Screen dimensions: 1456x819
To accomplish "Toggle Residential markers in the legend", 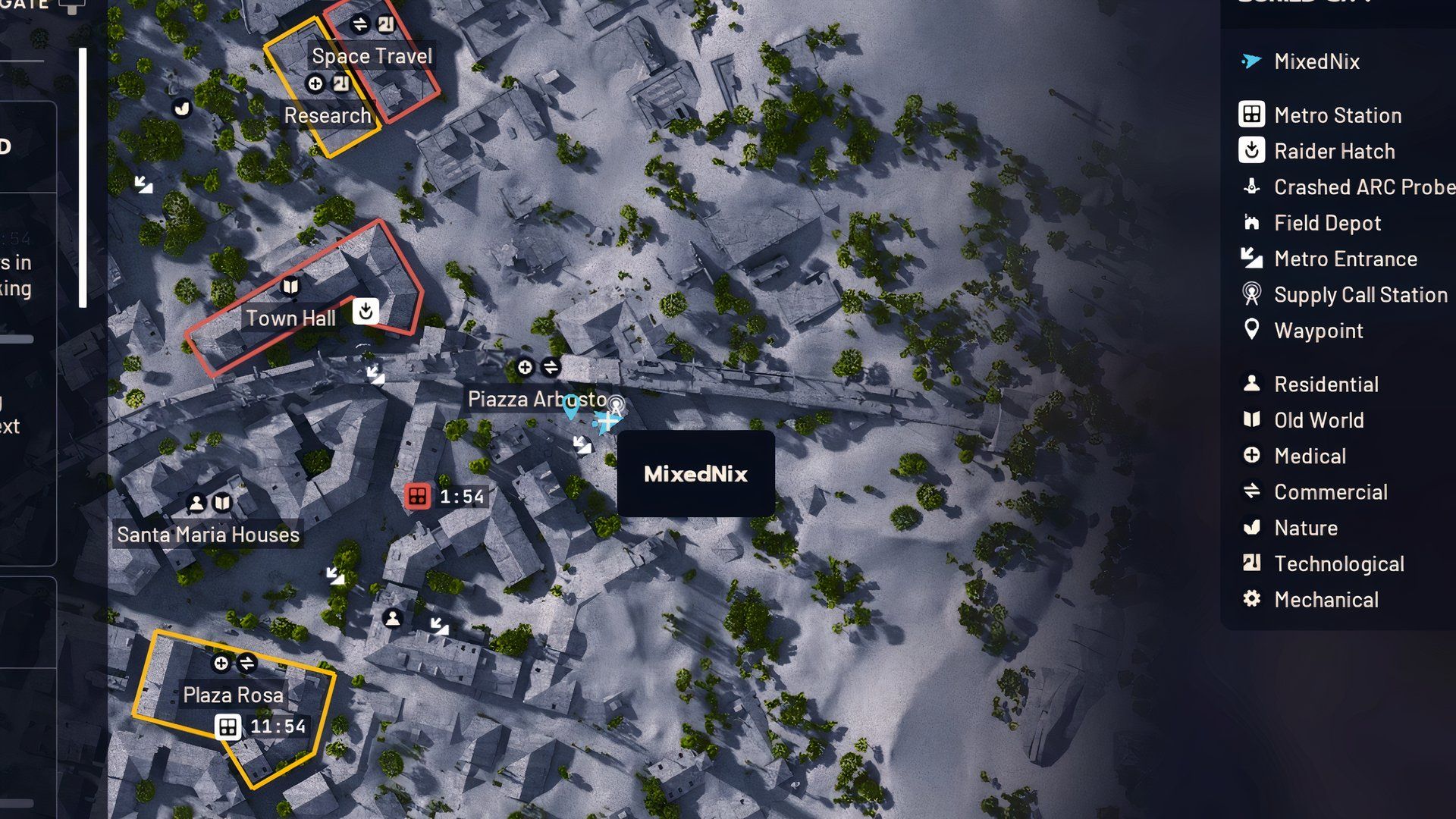I will (x=1250, y=384).
